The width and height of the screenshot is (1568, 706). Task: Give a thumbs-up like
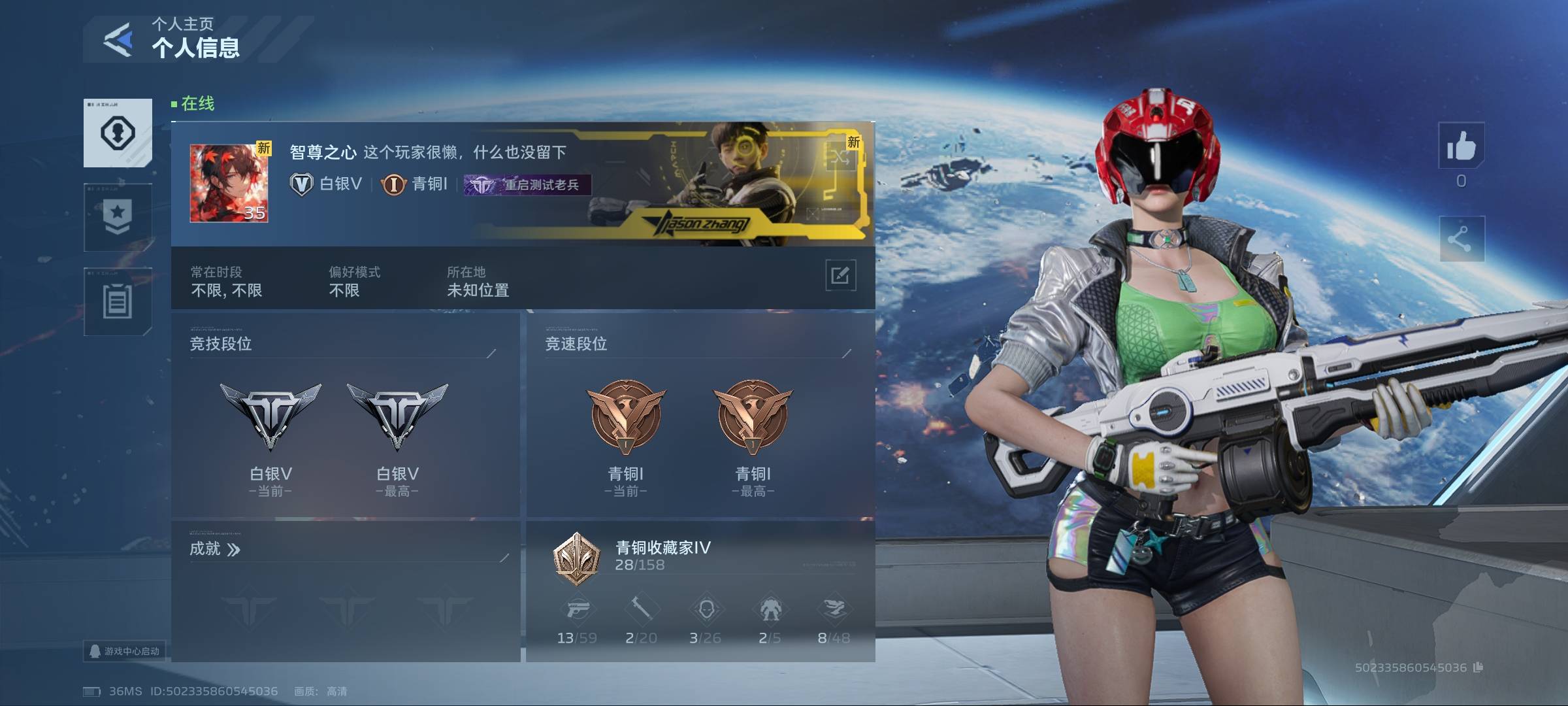[x=1461, y=146]
